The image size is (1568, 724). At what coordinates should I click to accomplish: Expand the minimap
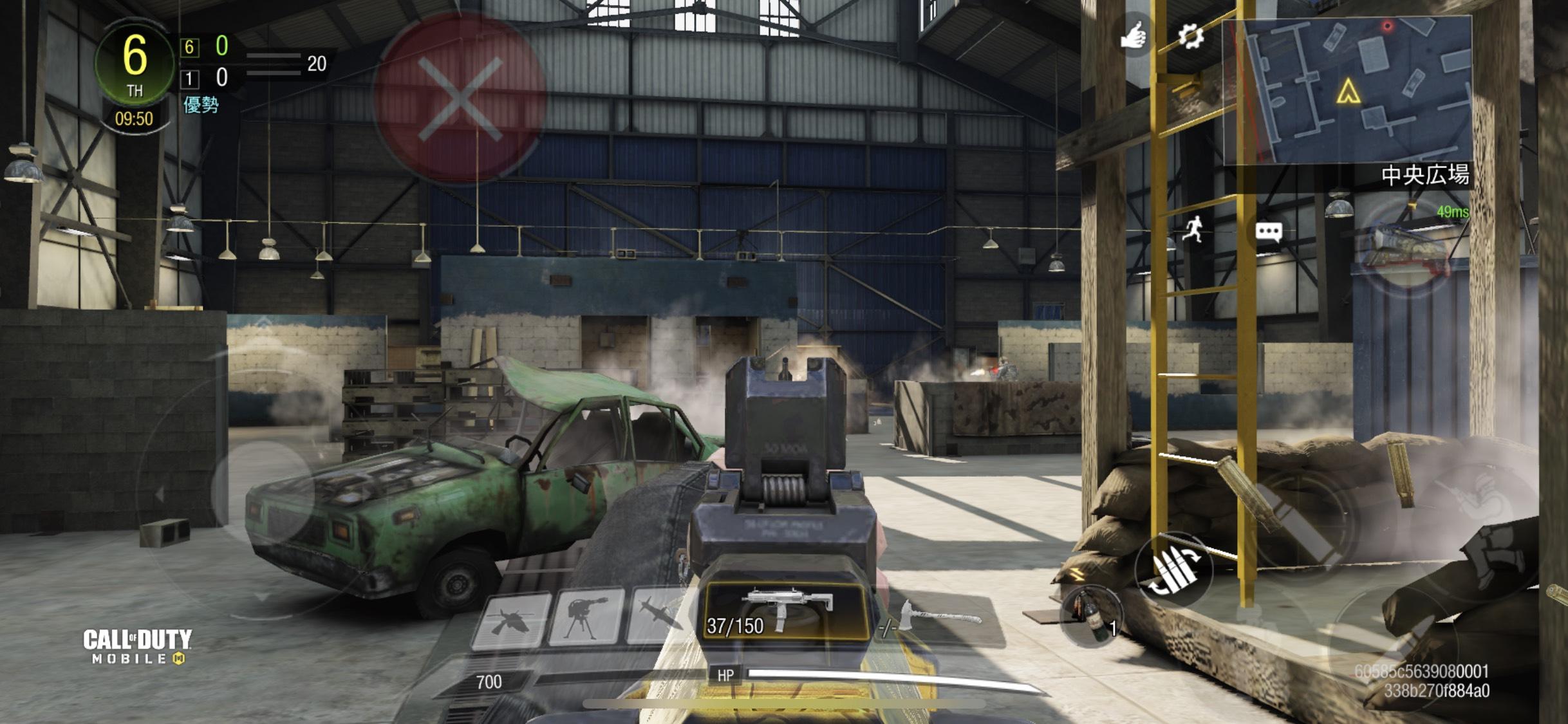coord(1347,91)
